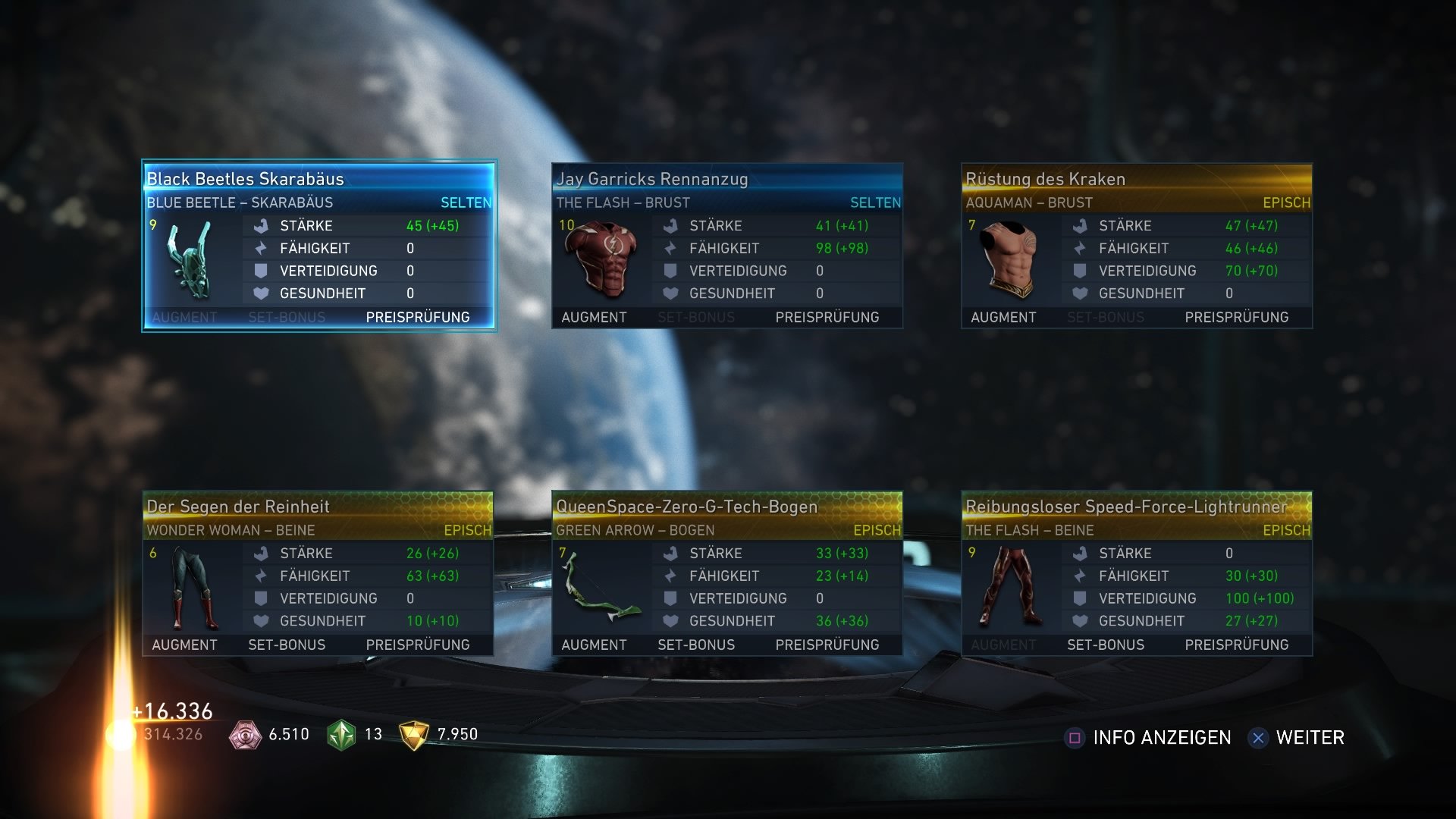Image resolution: width=1456 pixels, height=819 pixels.
Task: Open Preisprüfung on Rüstung des Kraken
Action: pos(1236,317)
